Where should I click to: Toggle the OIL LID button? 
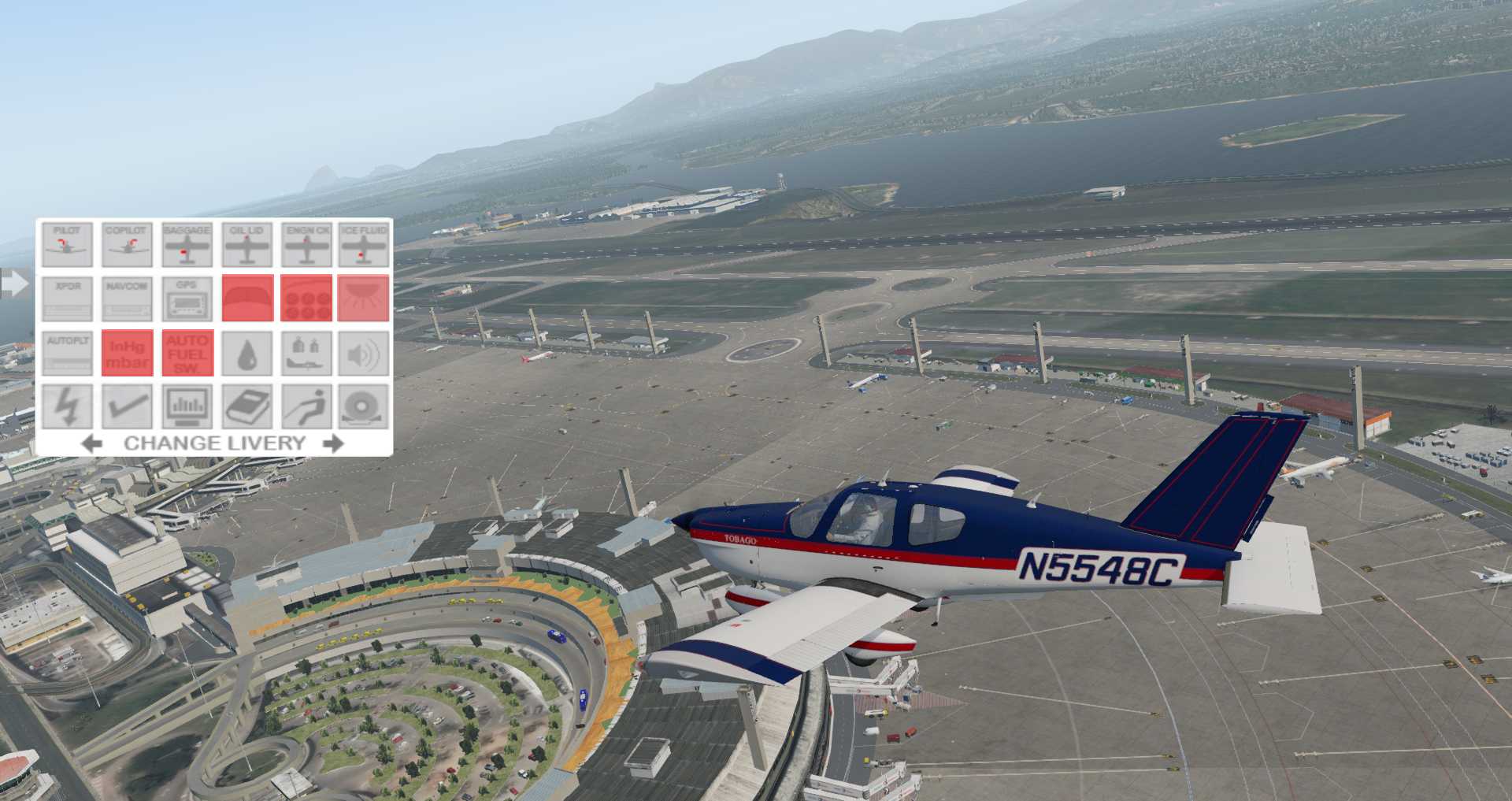247,244
